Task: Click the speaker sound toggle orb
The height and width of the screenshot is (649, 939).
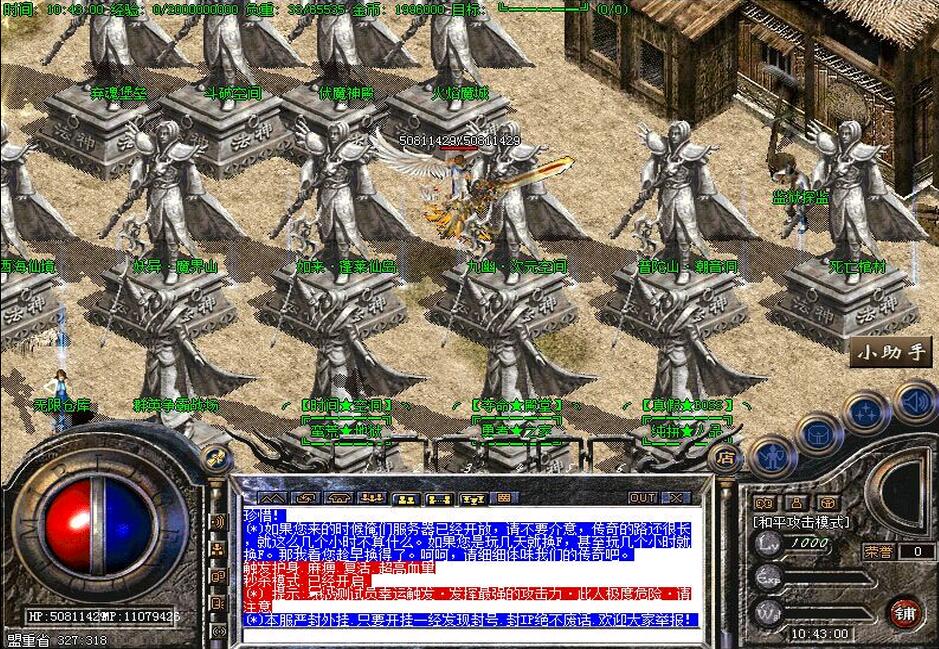Action: pos(914,402)
